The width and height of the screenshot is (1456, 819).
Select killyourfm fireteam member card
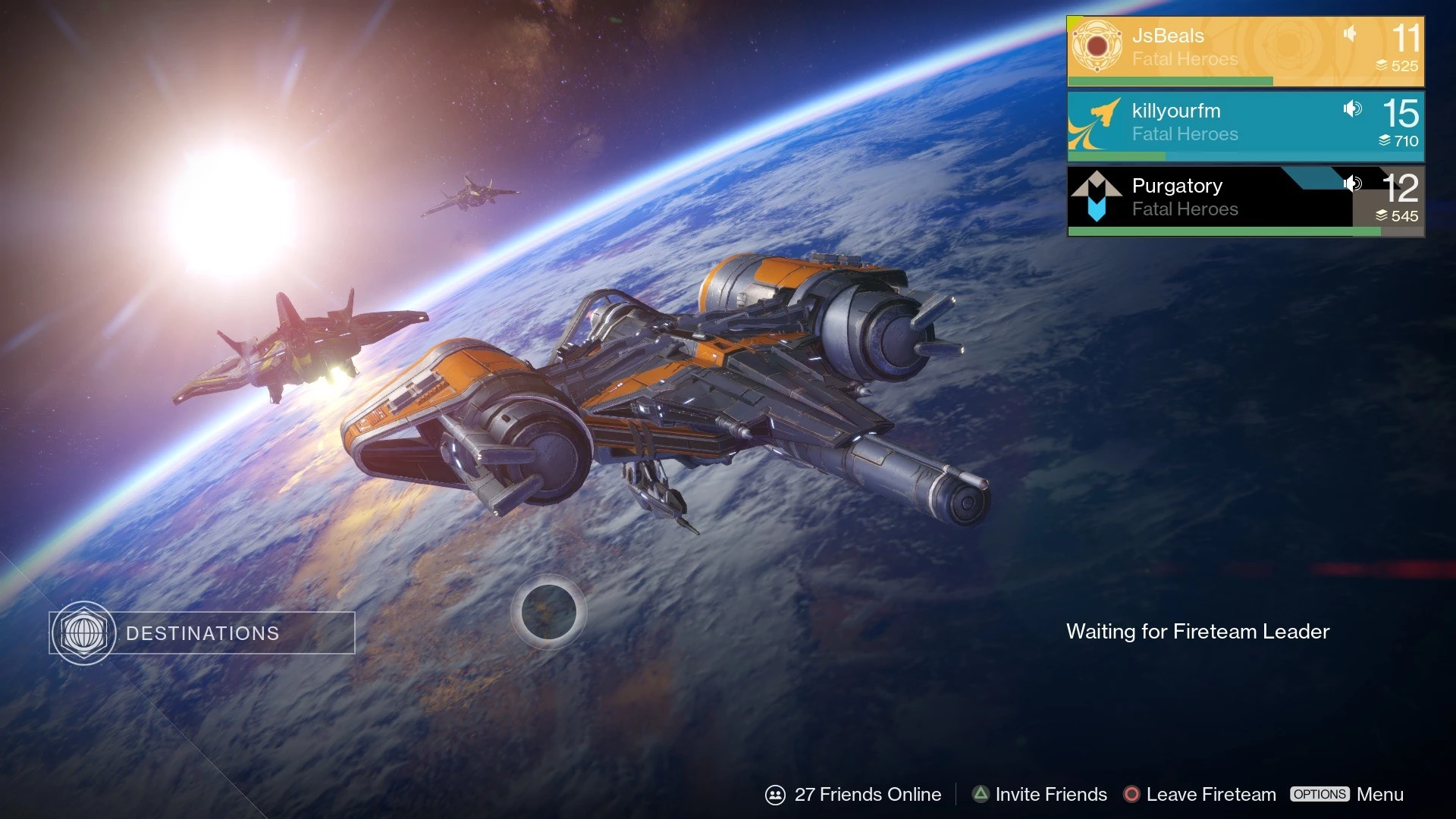1244,125
